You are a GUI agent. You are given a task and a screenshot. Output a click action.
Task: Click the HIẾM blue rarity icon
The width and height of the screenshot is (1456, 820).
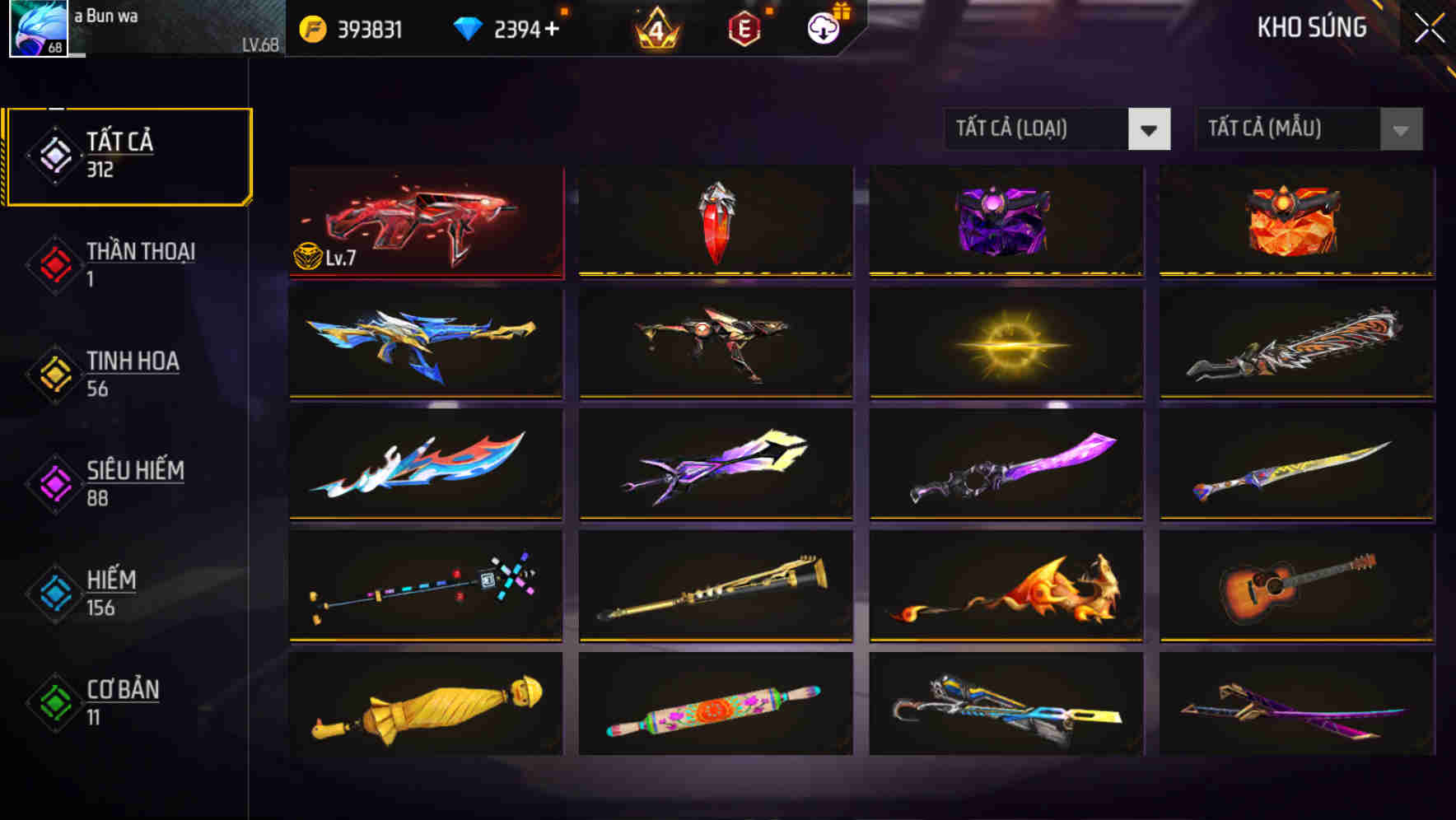tap(54, 594)
